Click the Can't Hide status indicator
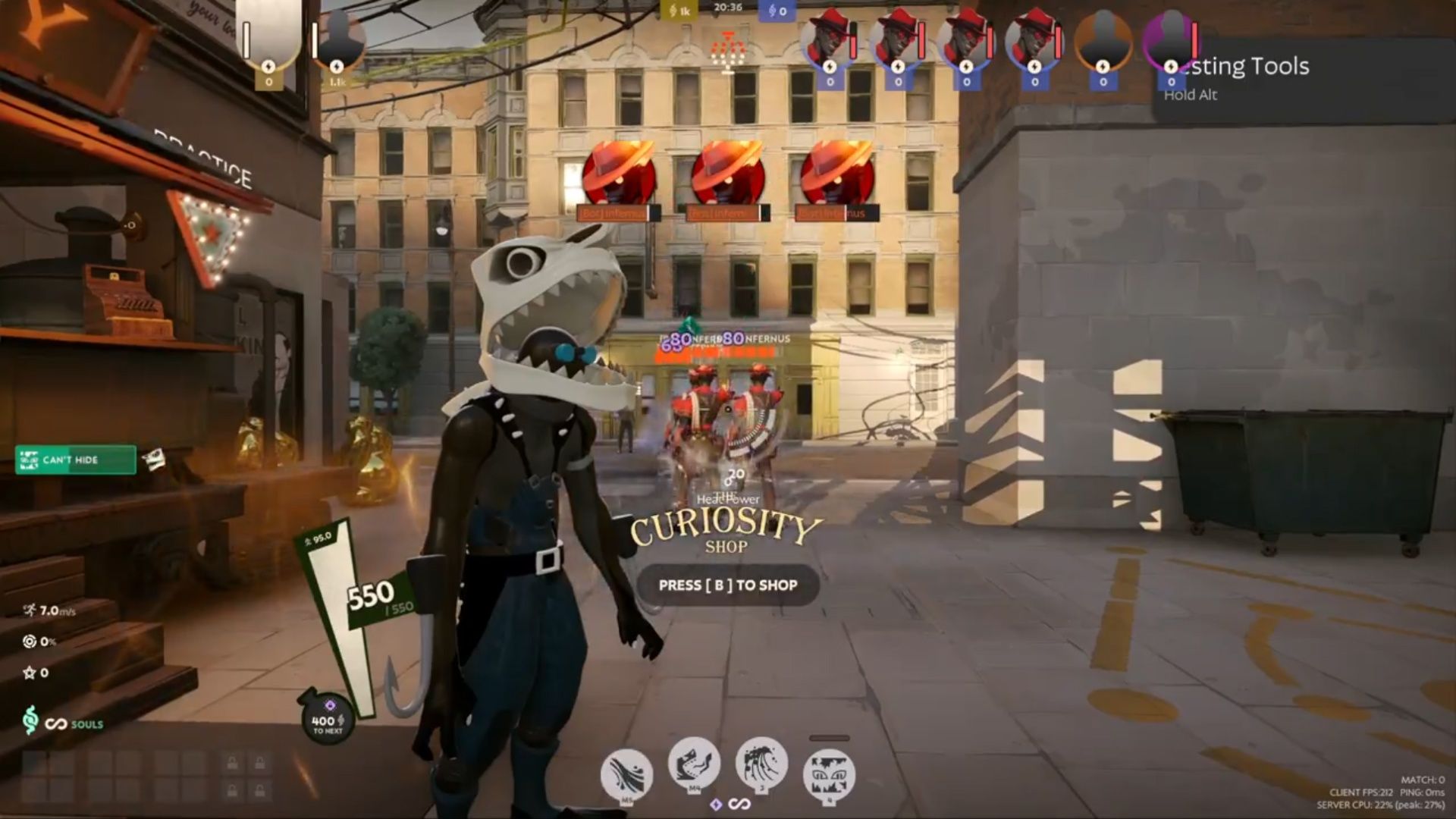 (x=76, y=460)
